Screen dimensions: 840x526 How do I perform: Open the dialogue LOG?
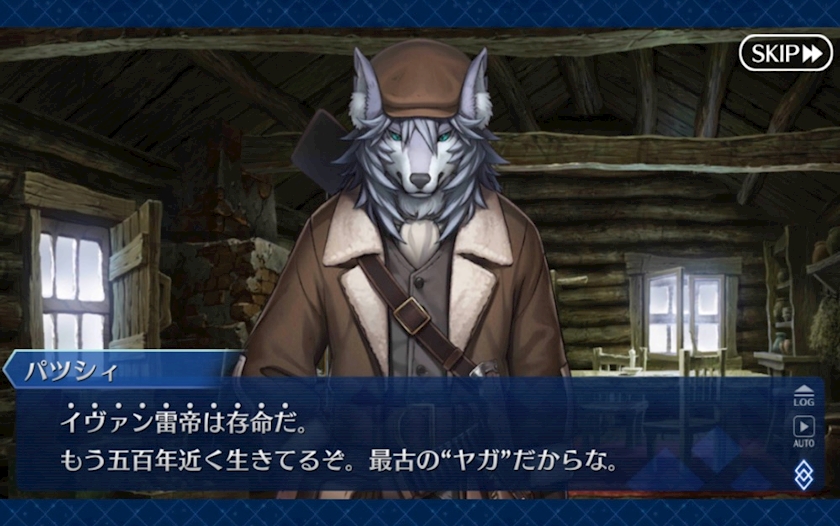(803, 395)
